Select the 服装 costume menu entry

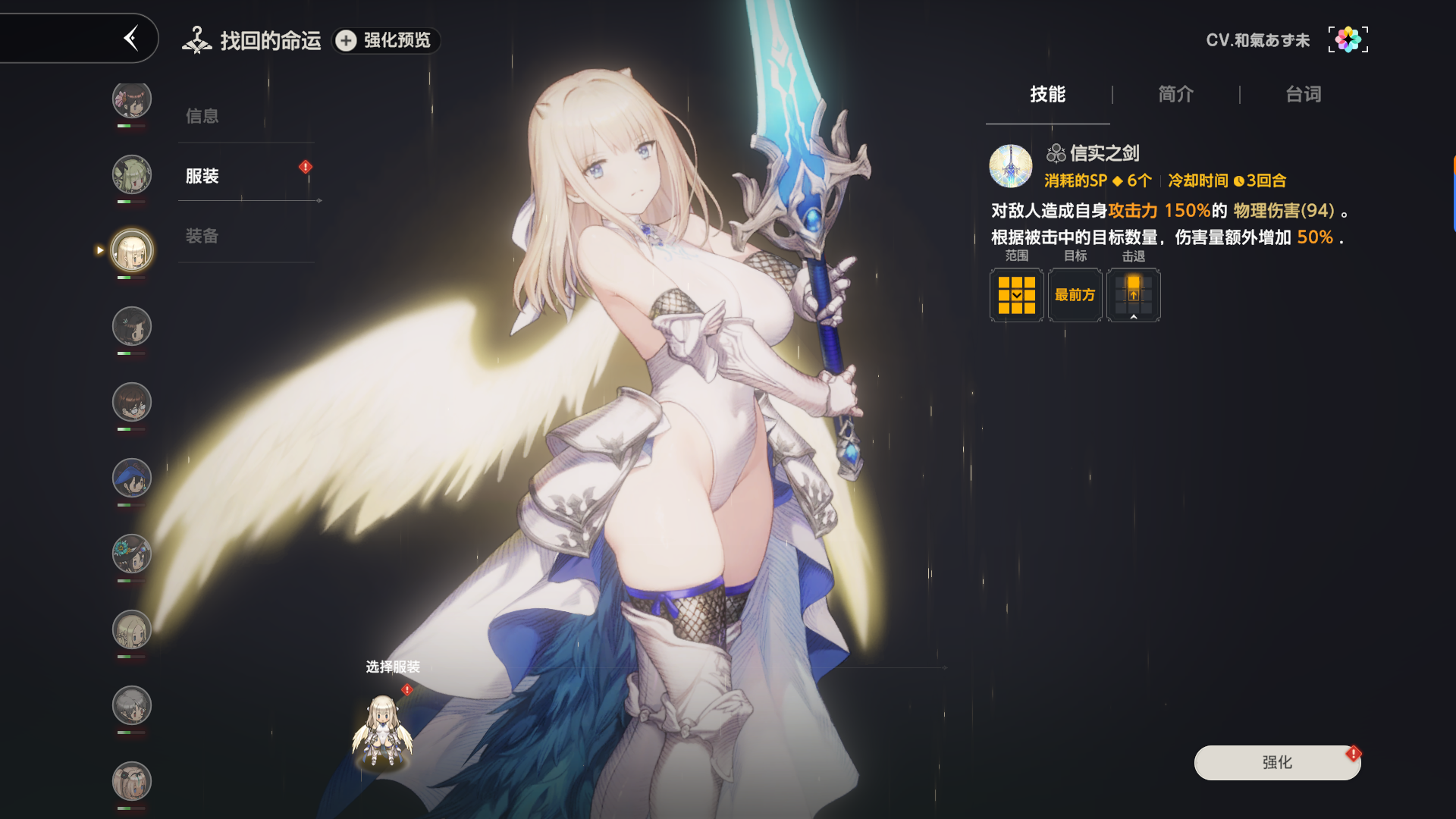point(202,176)
